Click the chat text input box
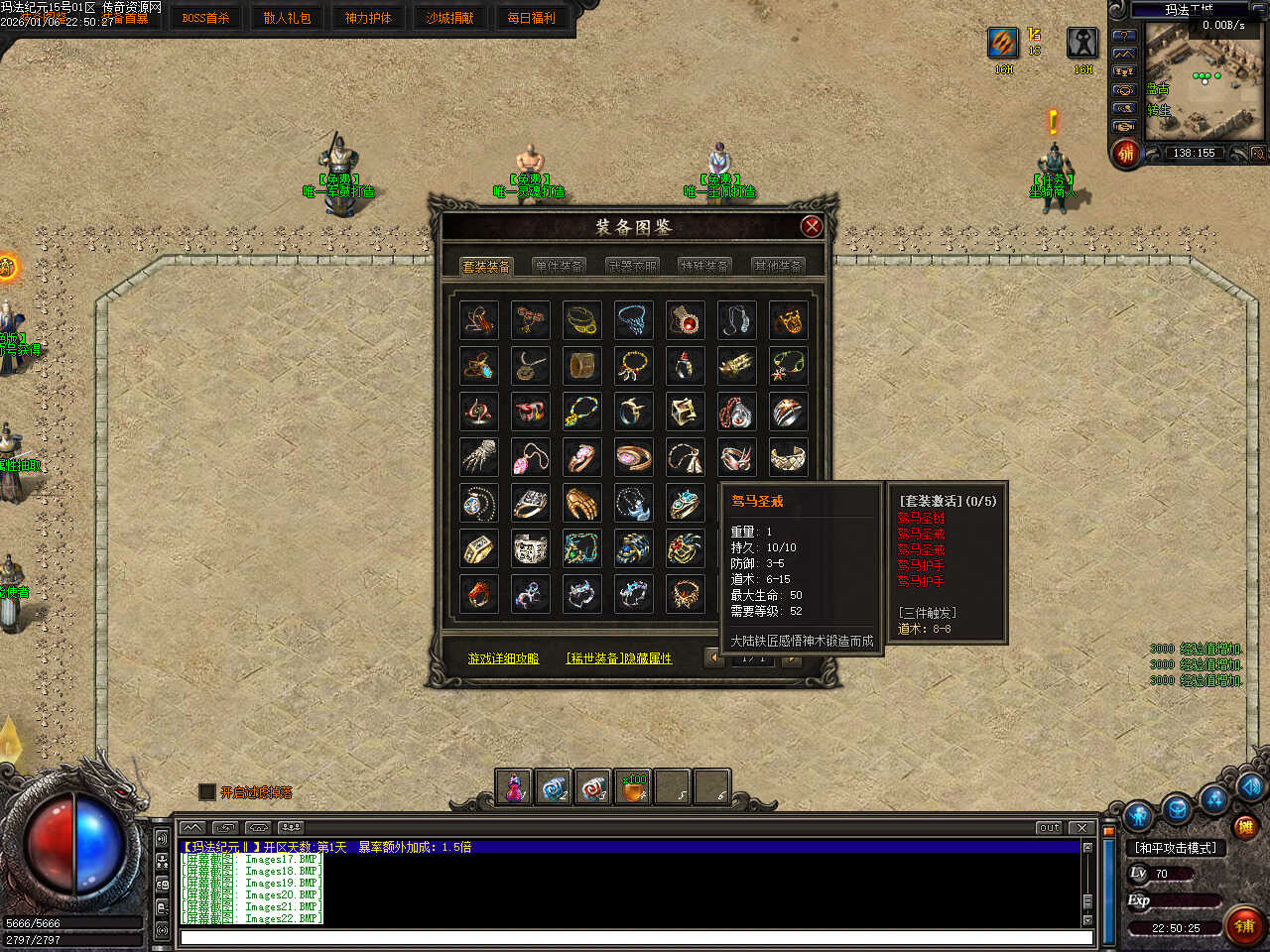 [x=635, y=937]
